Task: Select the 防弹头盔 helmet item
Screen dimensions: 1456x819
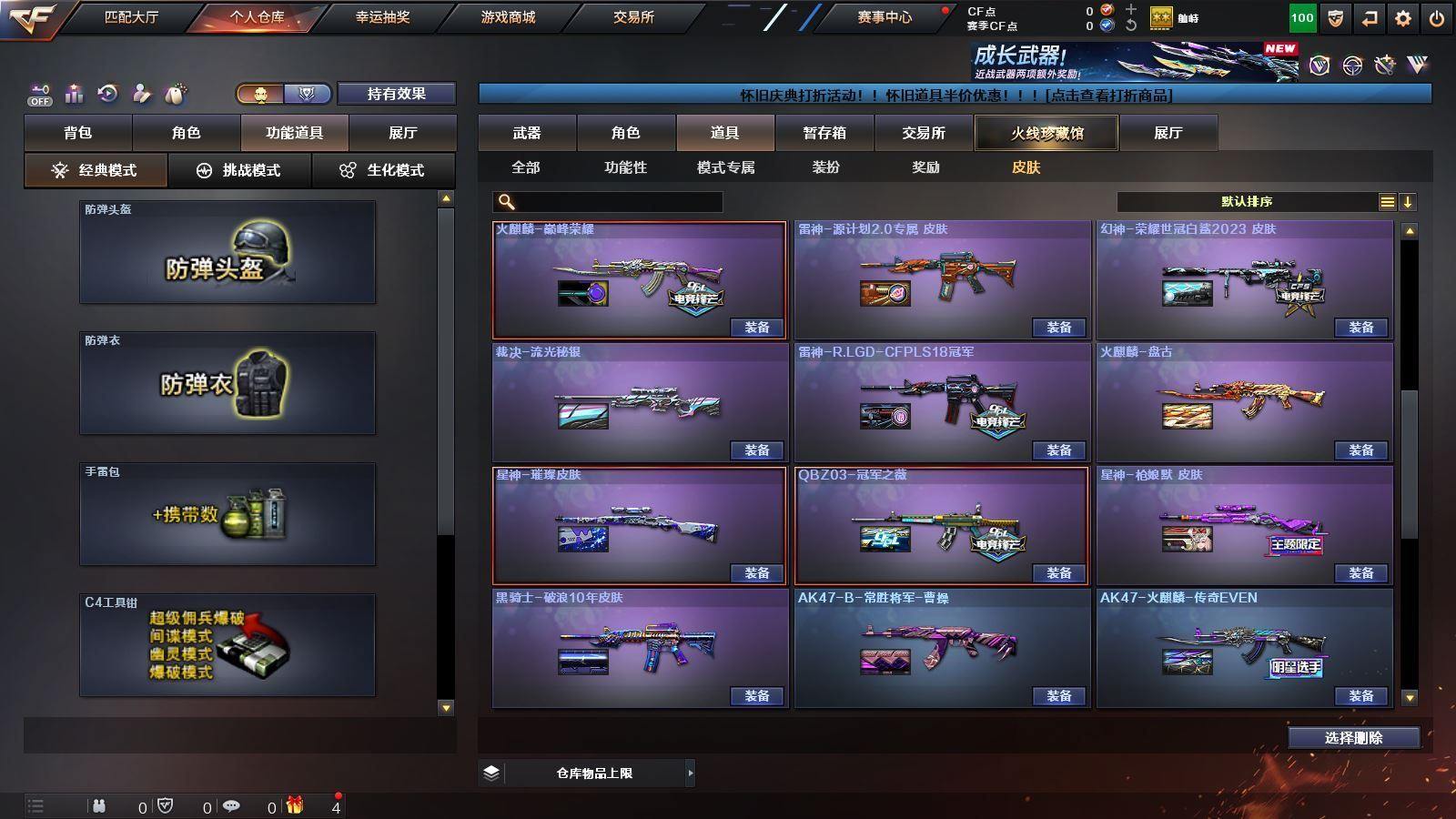Action: (227, 252)
